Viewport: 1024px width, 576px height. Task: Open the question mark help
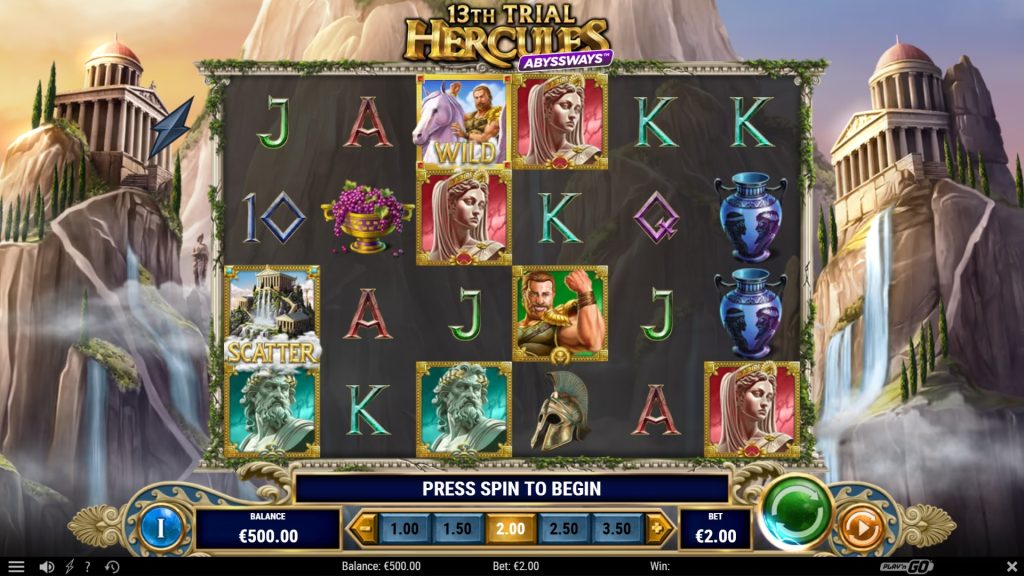(88, 567)
